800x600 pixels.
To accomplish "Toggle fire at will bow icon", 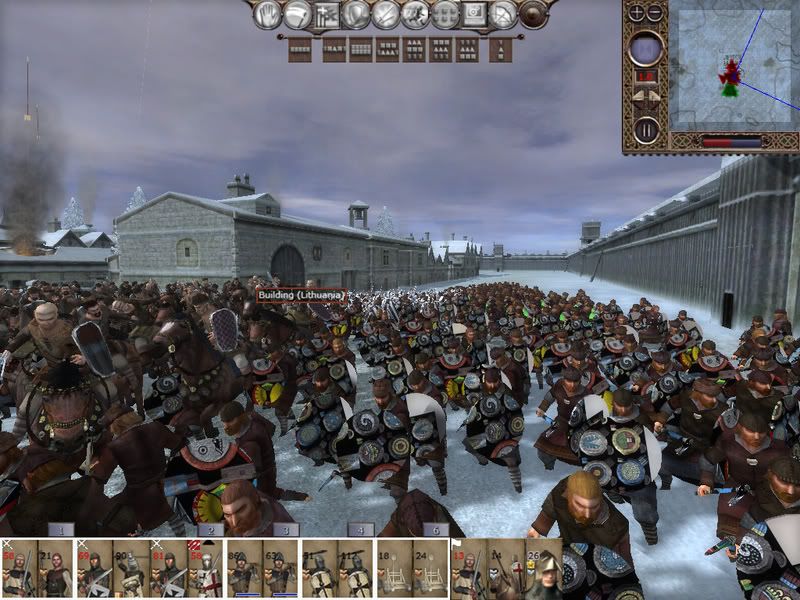I will [x=504, y=14].
